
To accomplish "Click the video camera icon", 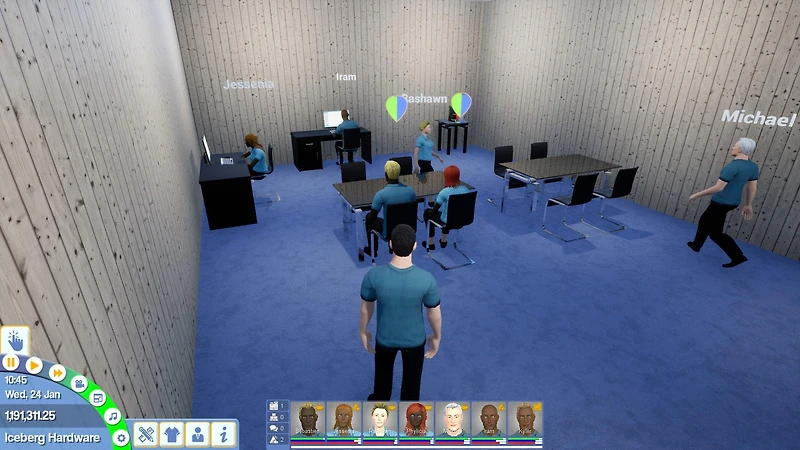I will click(x=80, y=384).
